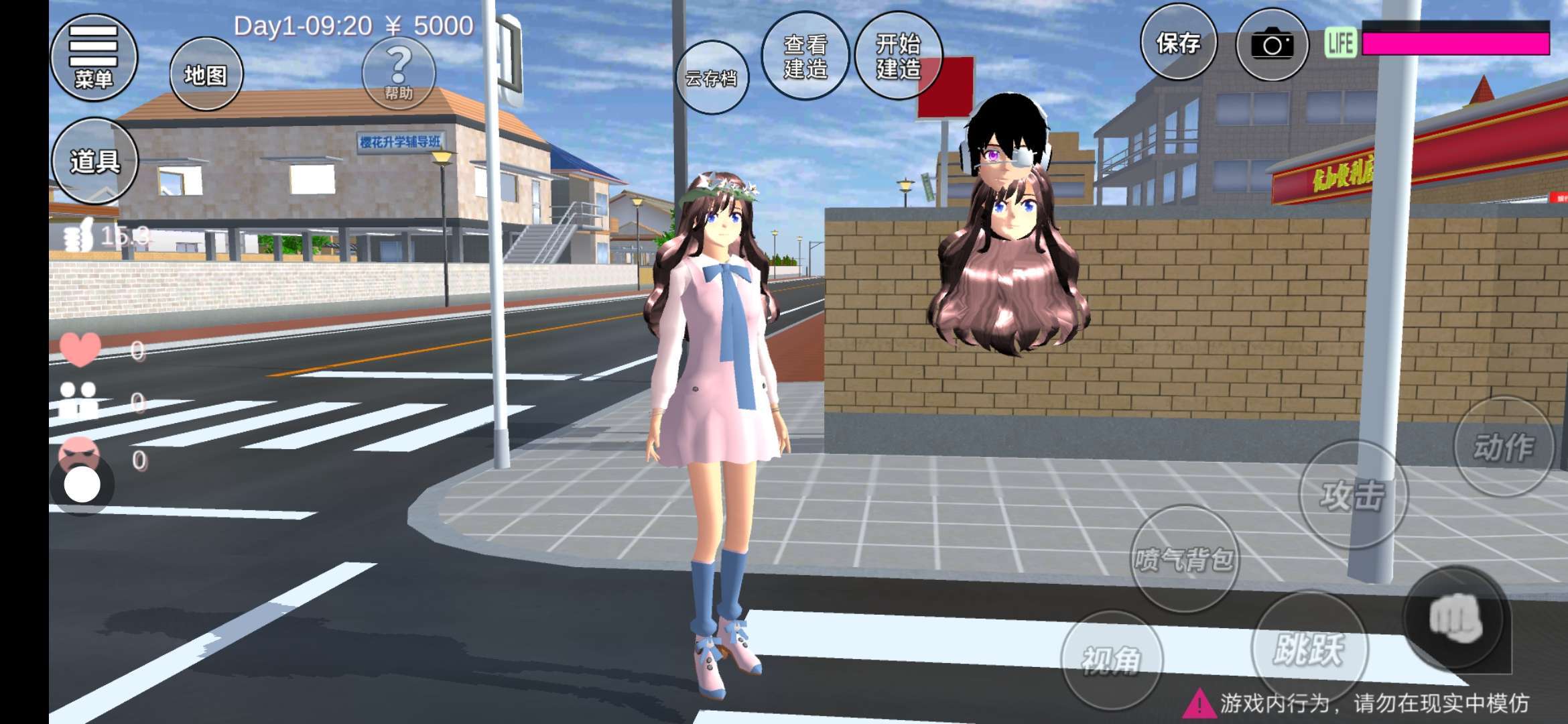Open the 菜单 hamburger menu
1568x724 pixels.
pyautogui.click(x=93, y=58)
